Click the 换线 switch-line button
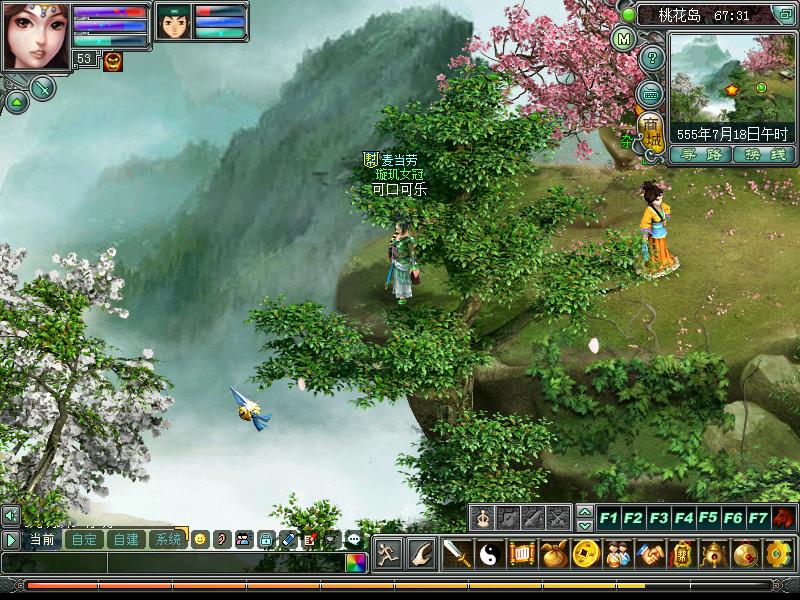The height and width of the screenshot is (600, 800). 763,154
